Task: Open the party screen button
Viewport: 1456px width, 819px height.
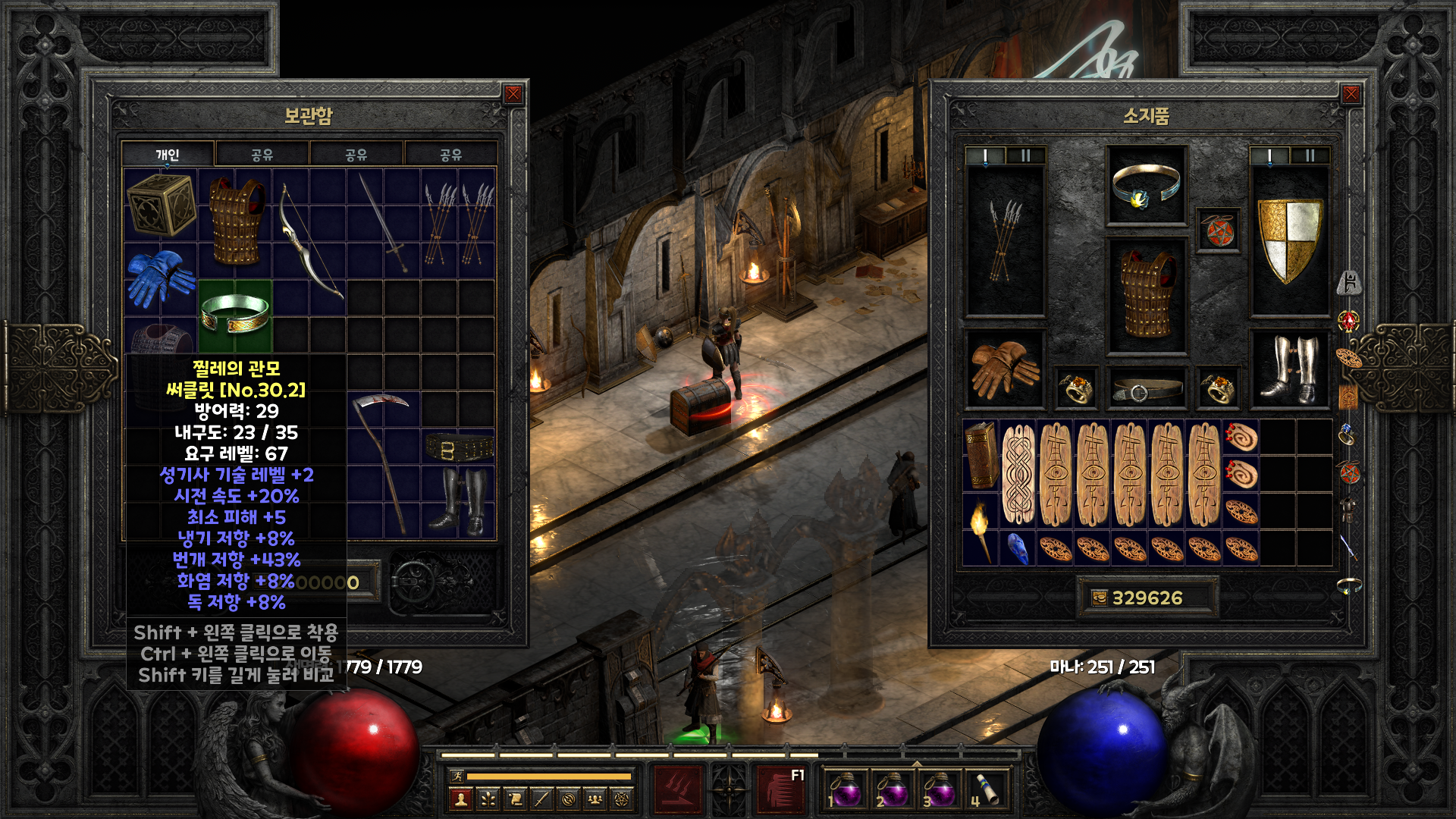Action: pyautogui.click(x=595, y=799)
